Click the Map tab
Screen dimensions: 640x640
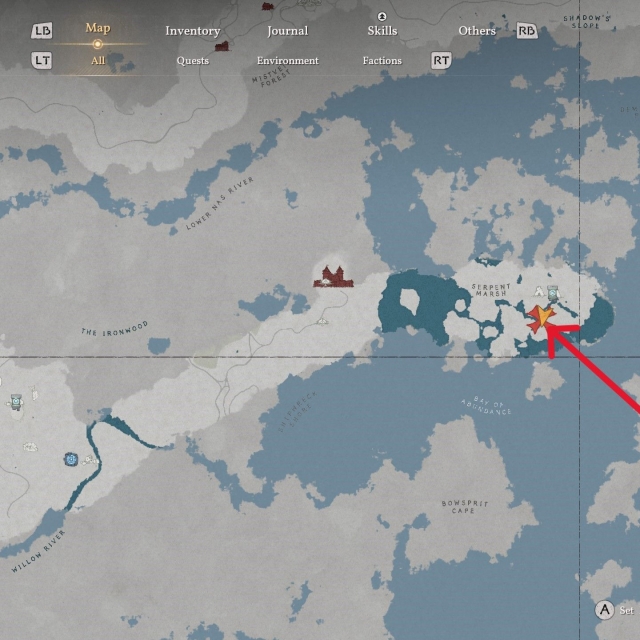coord(98,28)
